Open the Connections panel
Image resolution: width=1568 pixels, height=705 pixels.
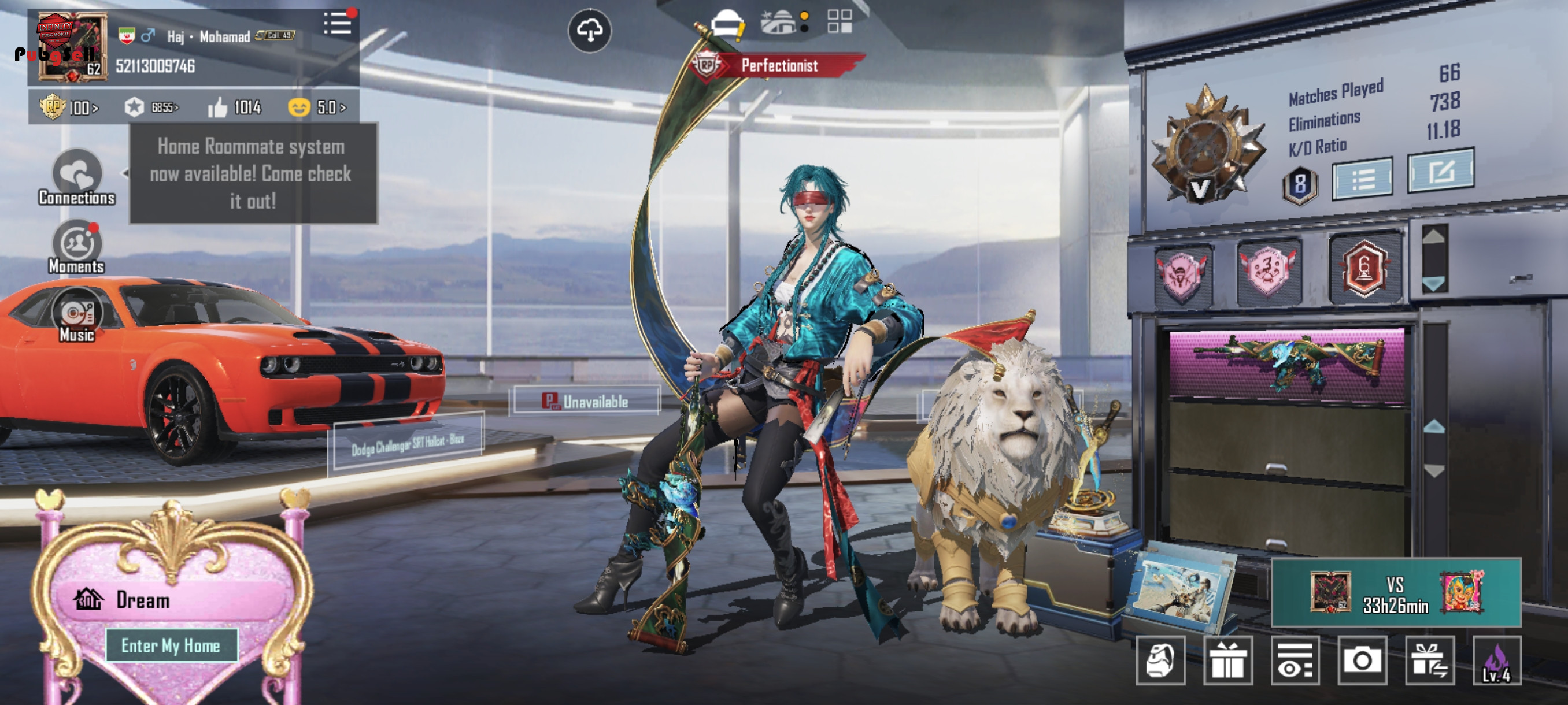click(x=77, y=177)
